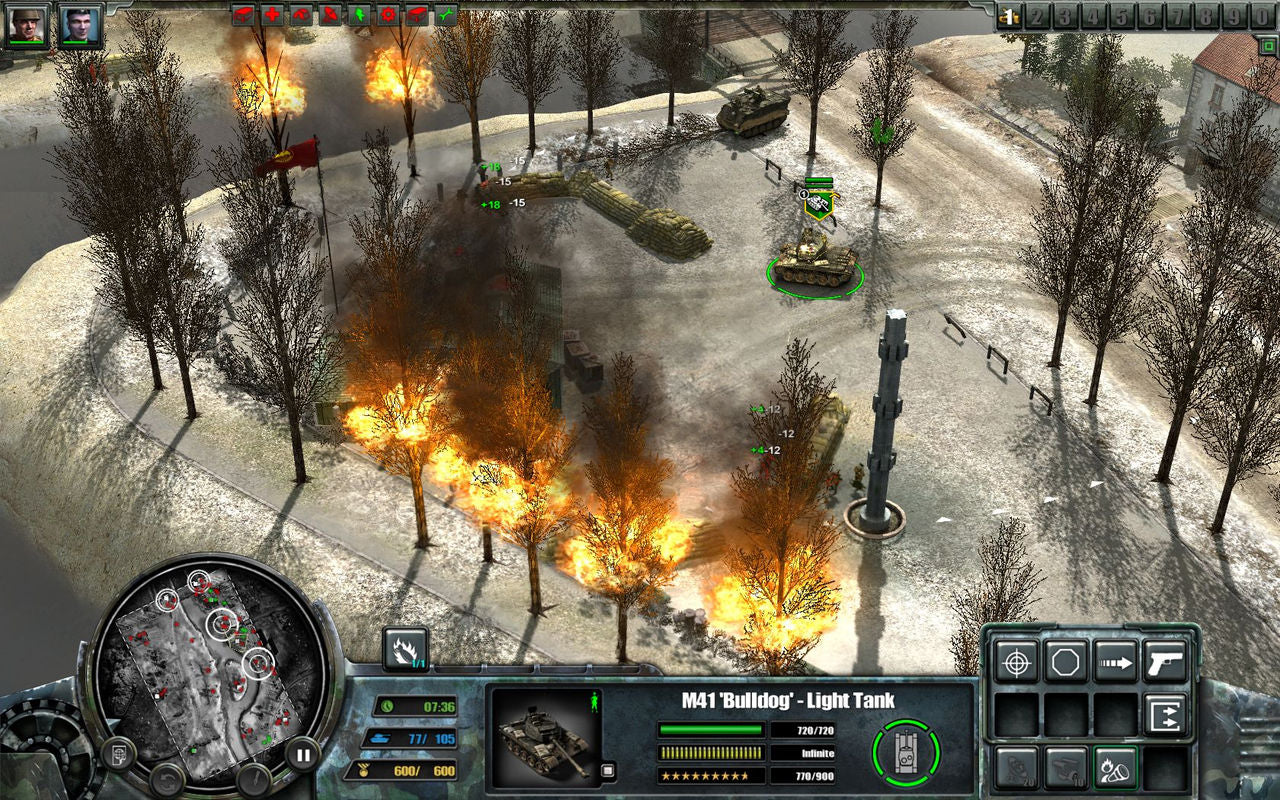Select the dark-haired officer portrait
The image size is (1280, 800).
tap(79, 25)
